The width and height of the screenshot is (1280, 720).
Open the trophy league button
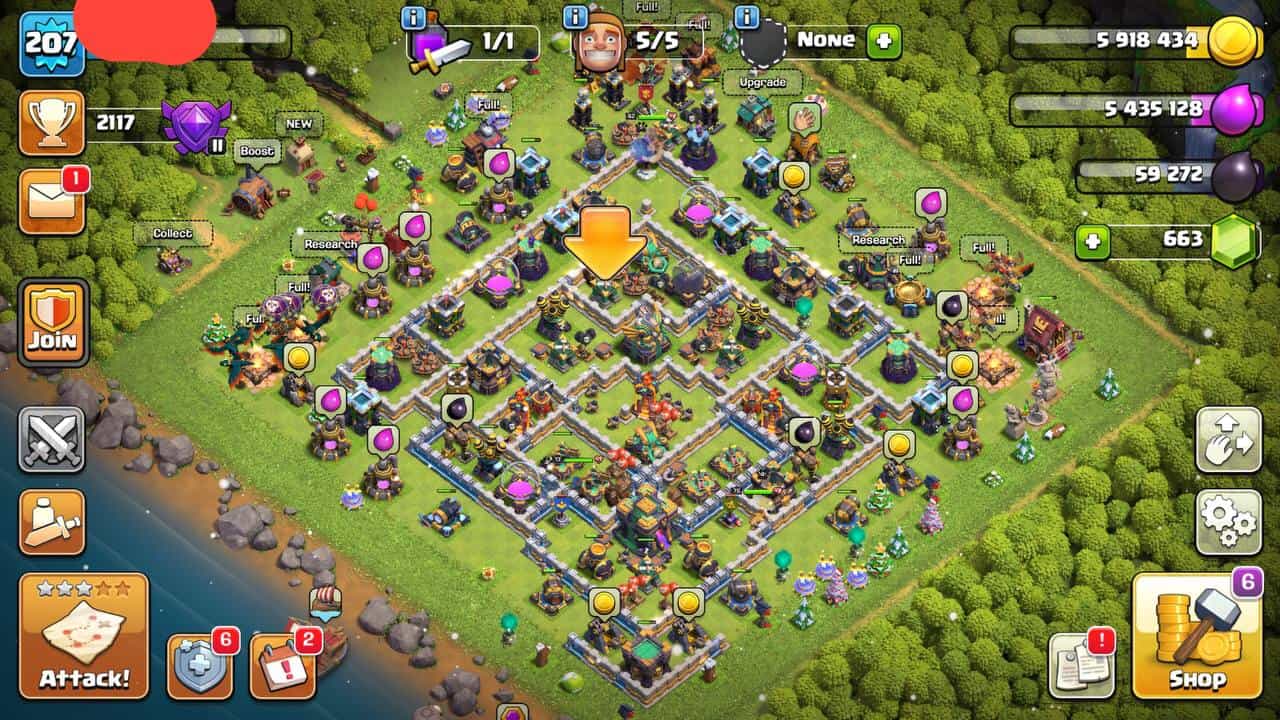52,123
